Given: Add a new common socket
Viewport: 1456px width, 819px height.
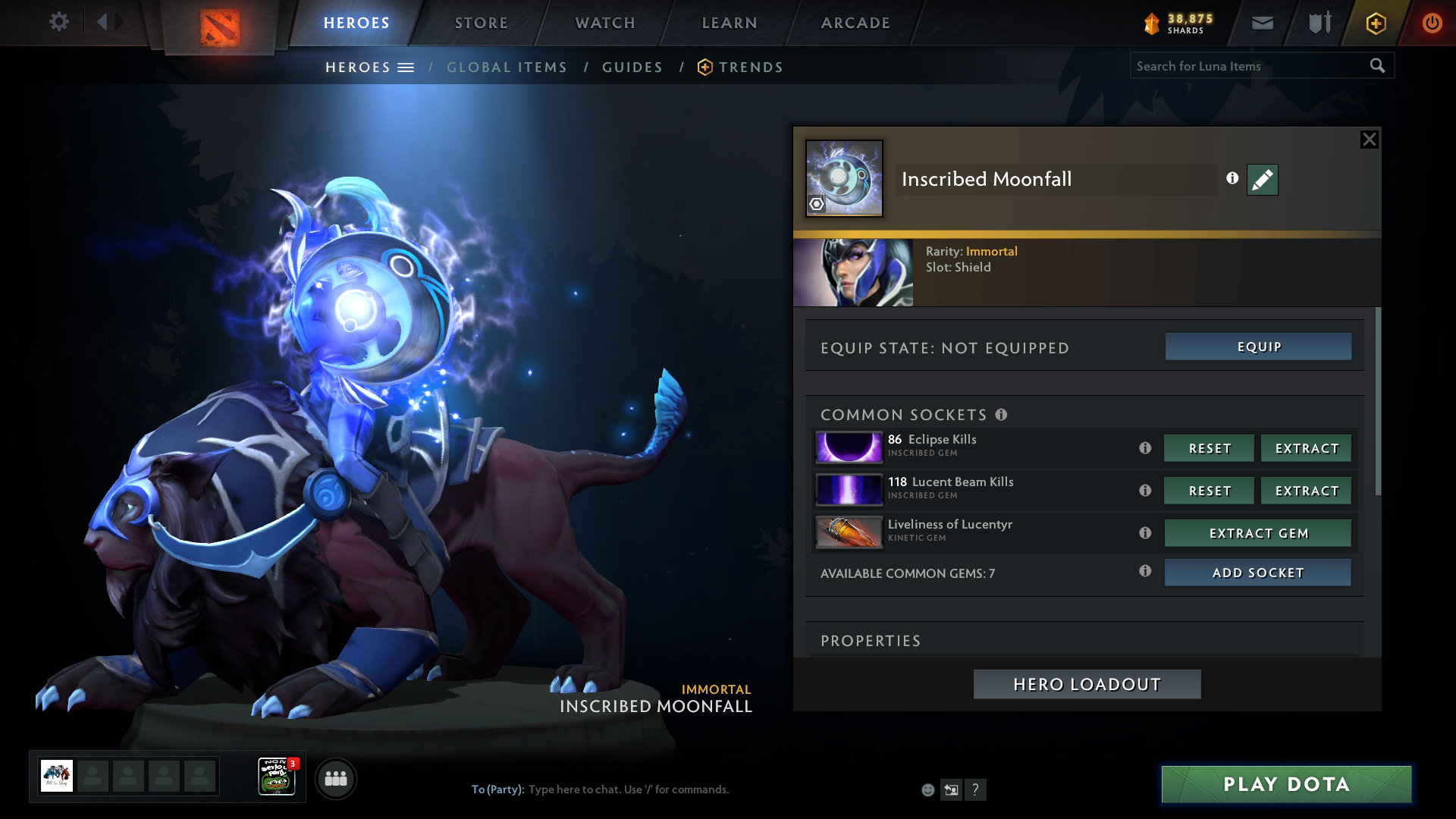Looking at the screenshot, I should click(x=1257, y=573).
